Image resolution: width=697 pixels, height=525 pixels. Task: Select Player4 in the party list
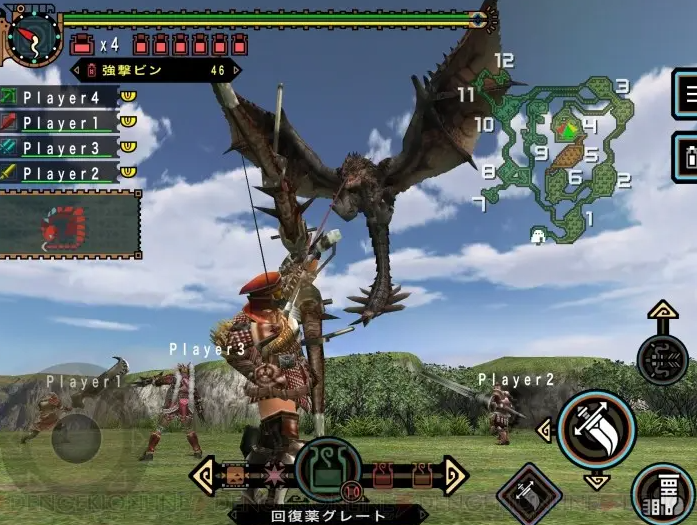click(61, 98)
